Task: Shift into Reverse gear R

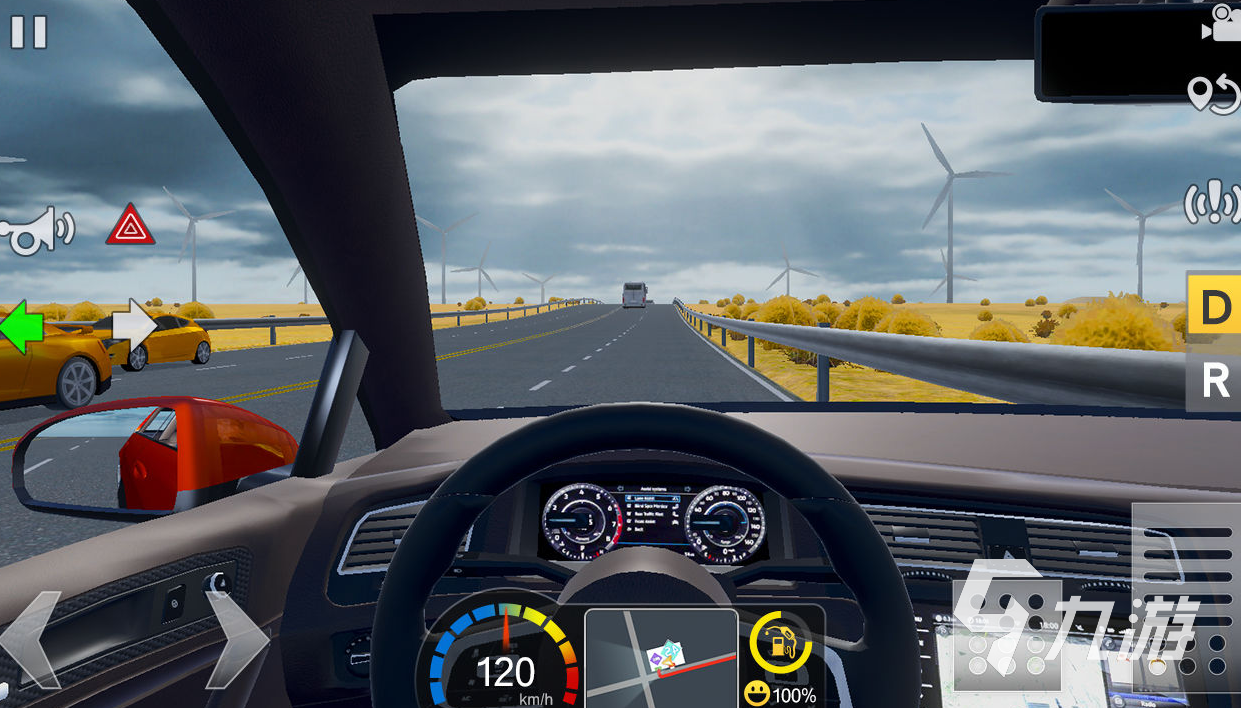Action: [1214, 381]
